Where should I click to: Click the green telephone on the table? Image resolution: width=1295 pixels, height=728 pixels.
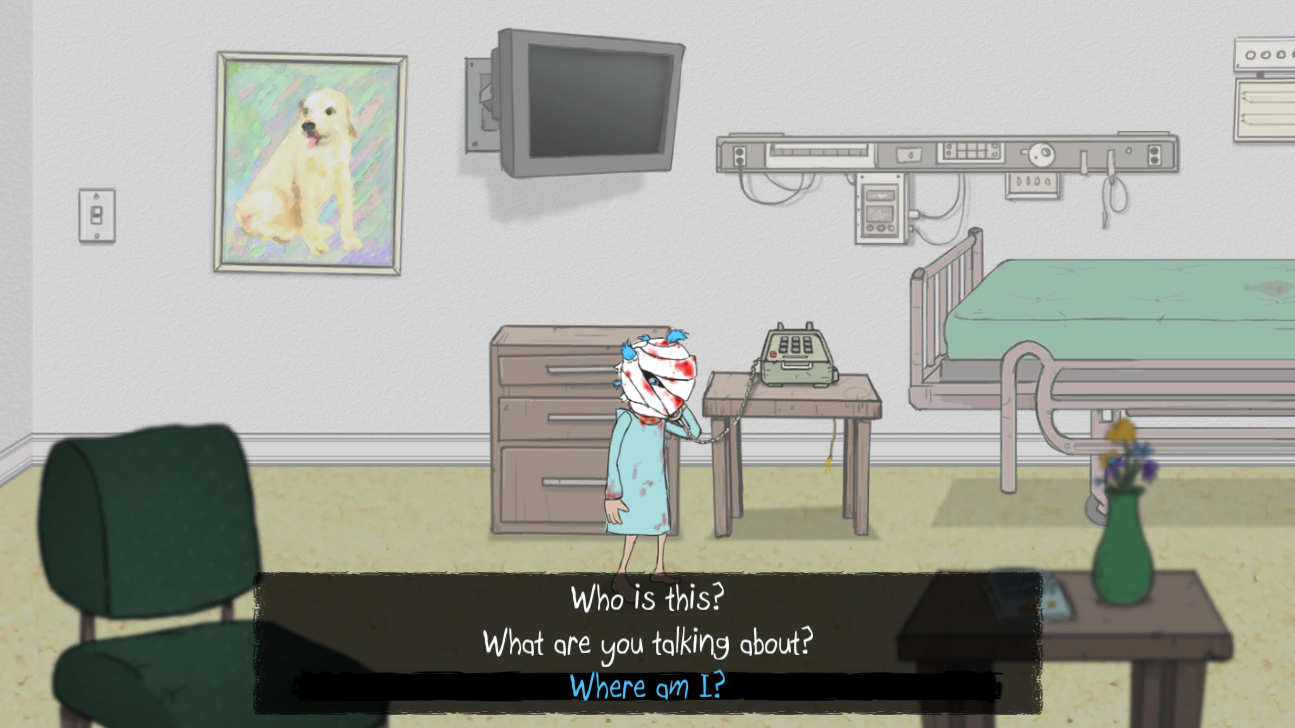coord(795,355)
